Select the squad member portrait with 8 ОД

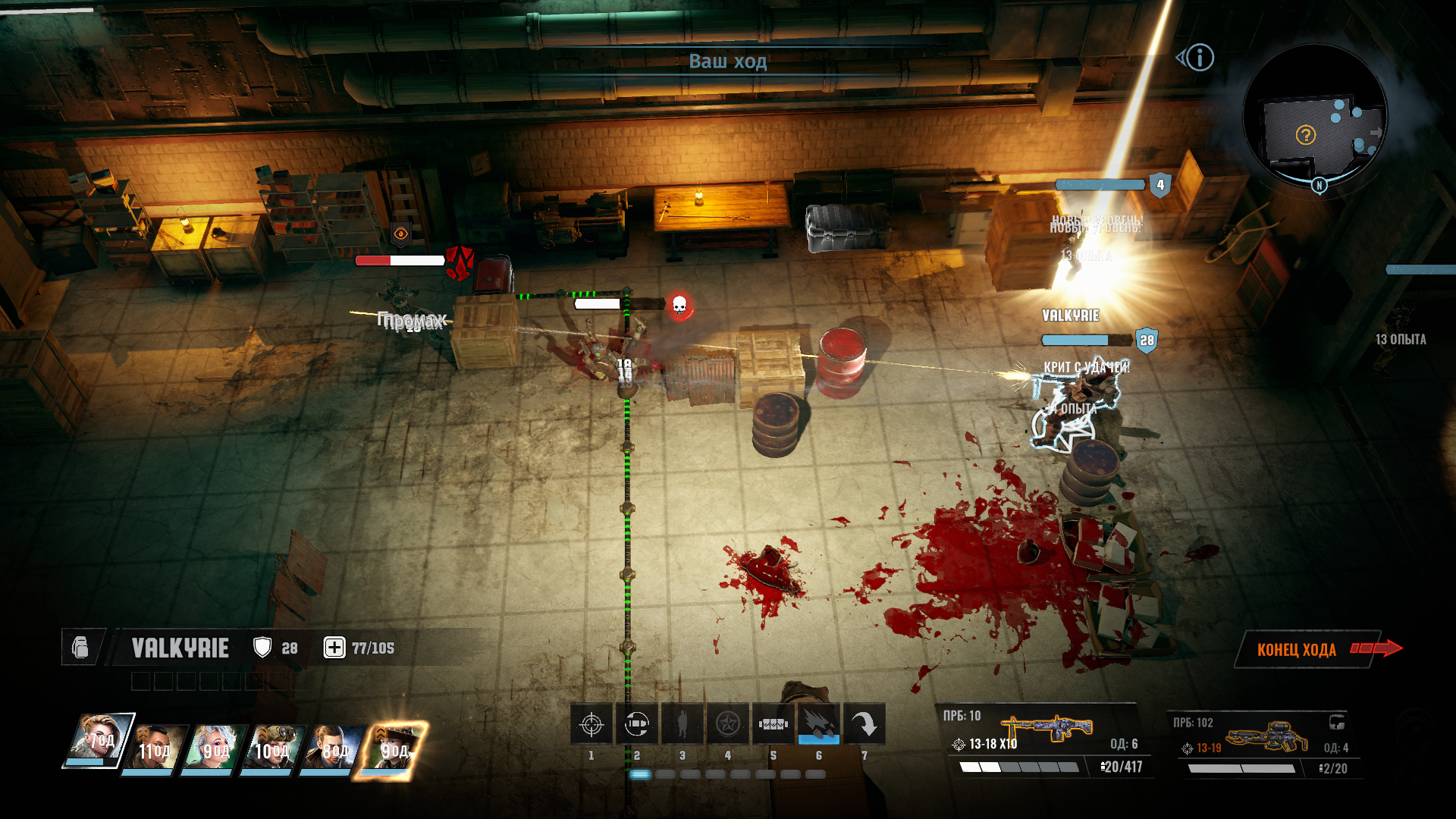(331, 748)
